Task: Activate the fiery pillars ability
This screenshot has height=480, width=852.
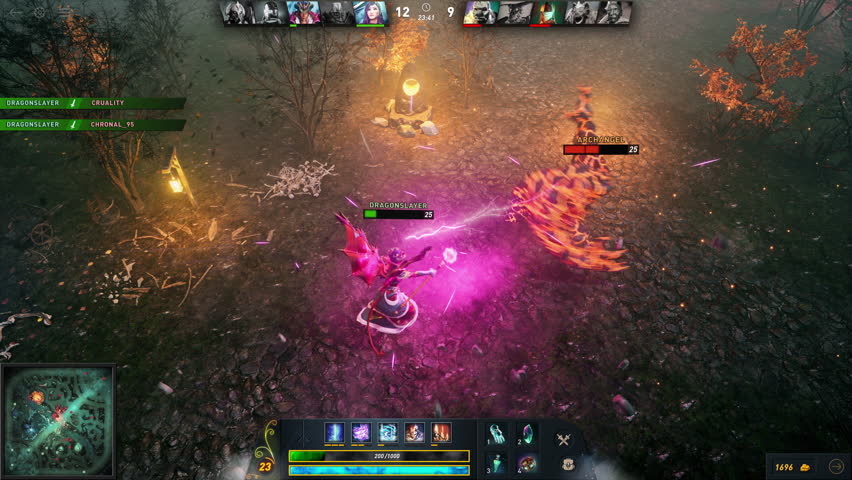Action: pyautogui.click(x=441, y=433)
